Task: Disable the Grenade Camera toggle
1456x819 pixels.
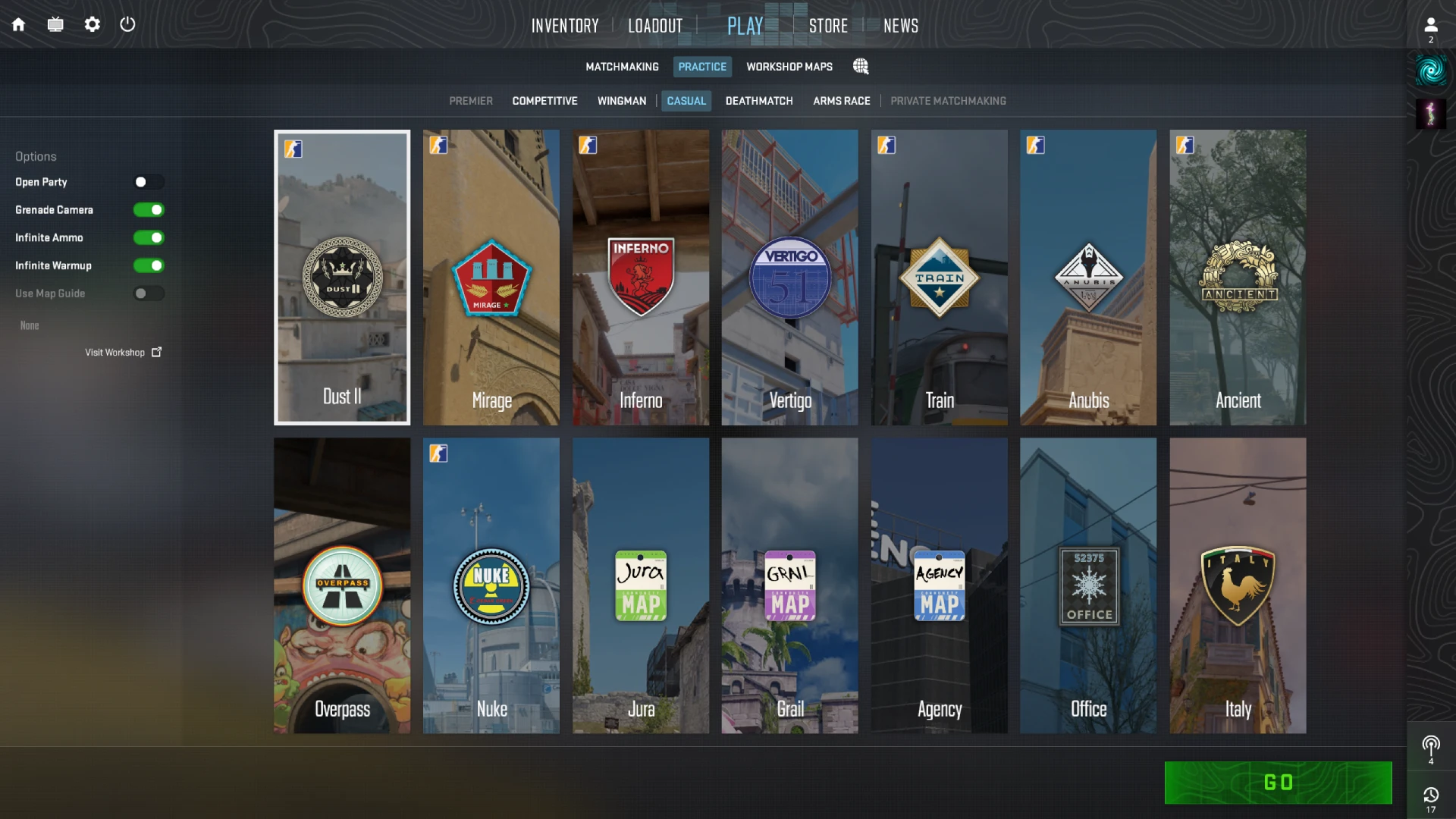Action: pos(149,209)
